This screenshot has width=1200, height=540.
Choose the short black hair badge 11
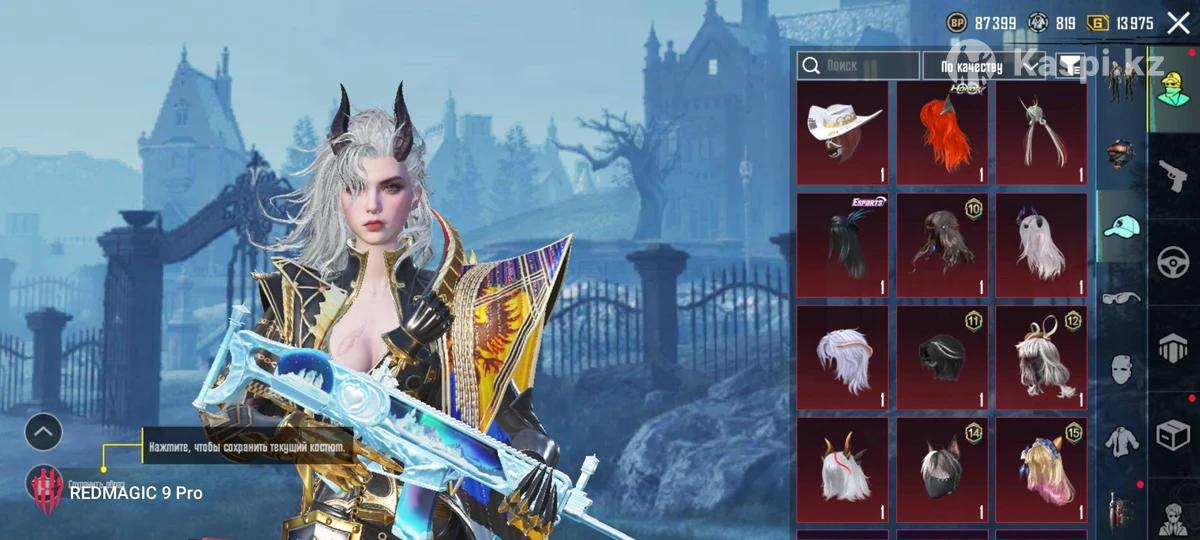pyautogui.click(x=941, y=357)
